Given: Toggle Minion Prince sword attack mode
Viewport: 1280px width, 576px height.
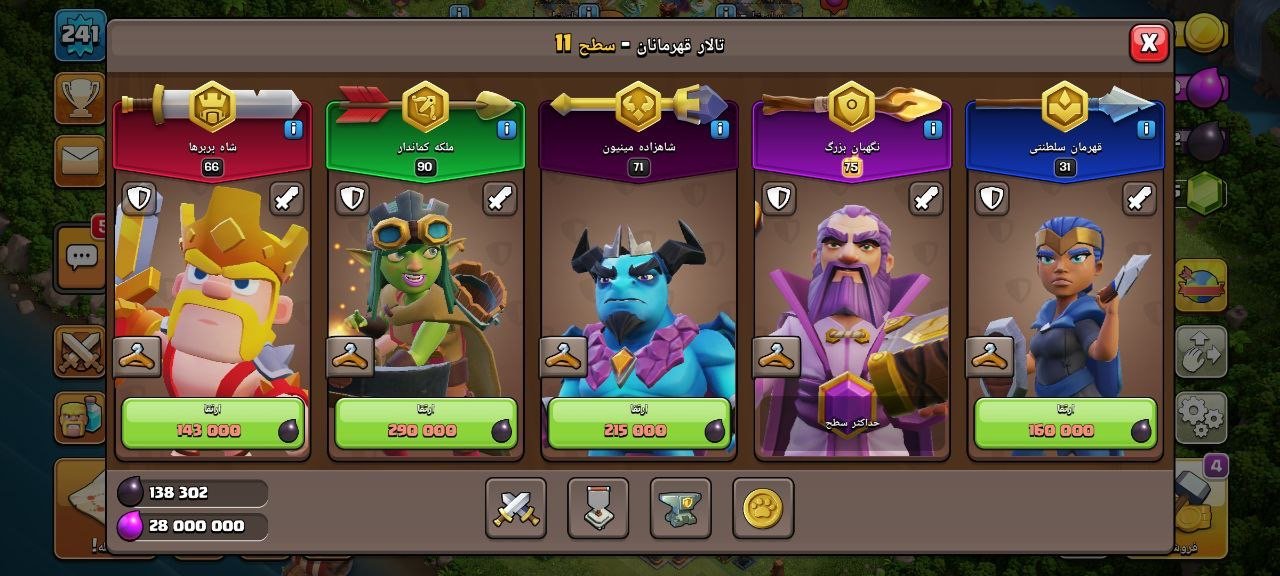Looking at the screenshot, I should [712, 199].
